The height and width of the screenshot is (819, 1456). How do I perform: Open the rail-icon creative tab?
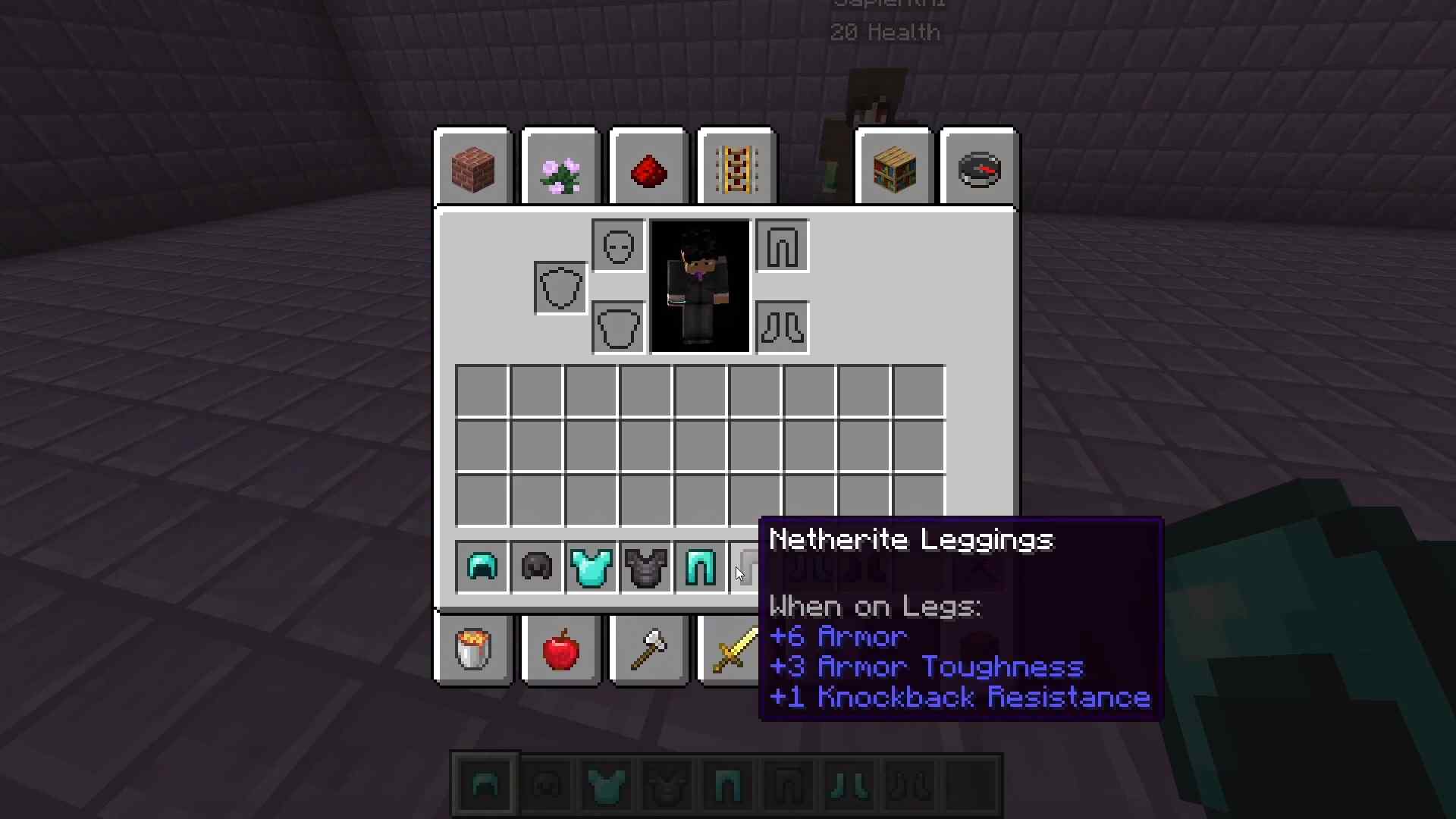pos(736,167)
